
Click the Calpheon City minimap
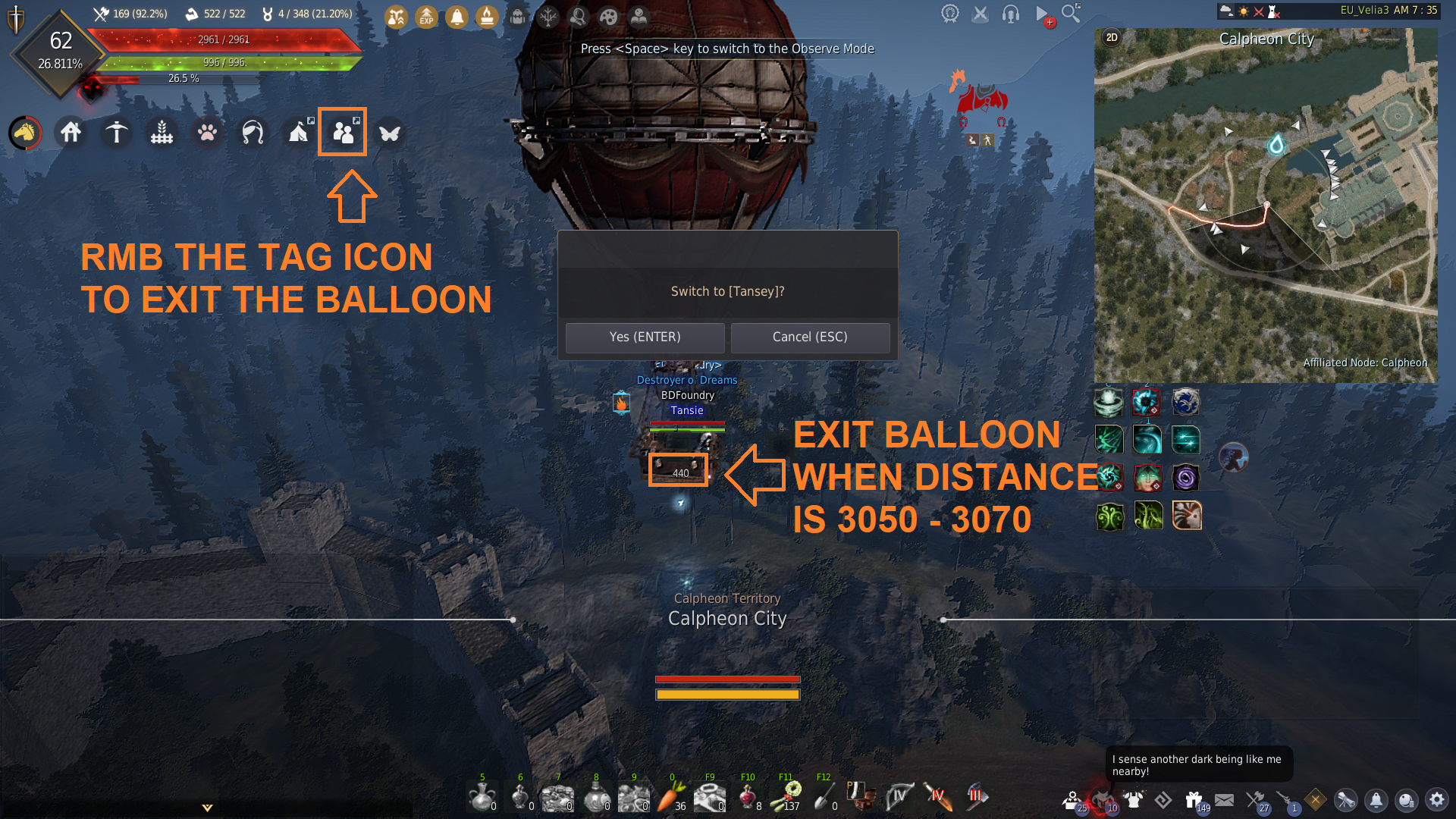point(1265,205)
